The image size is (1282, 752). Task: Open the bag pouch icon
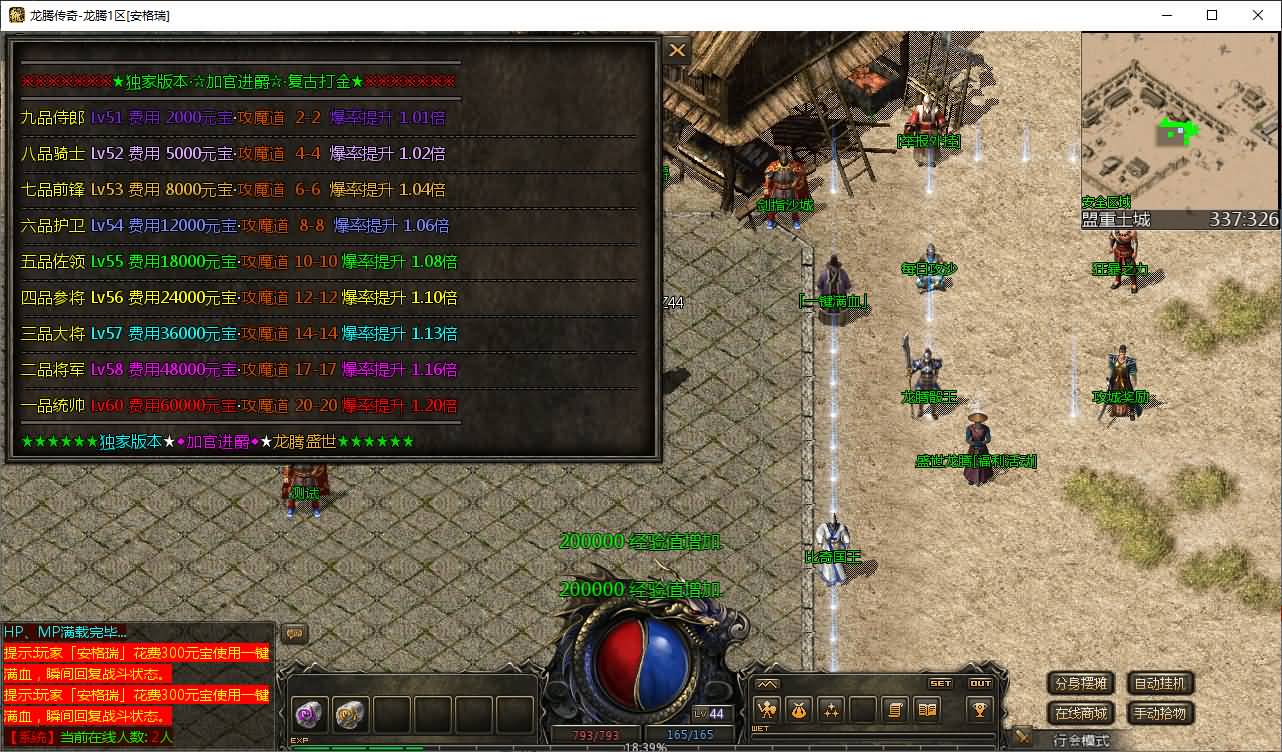tap(799, 709)
